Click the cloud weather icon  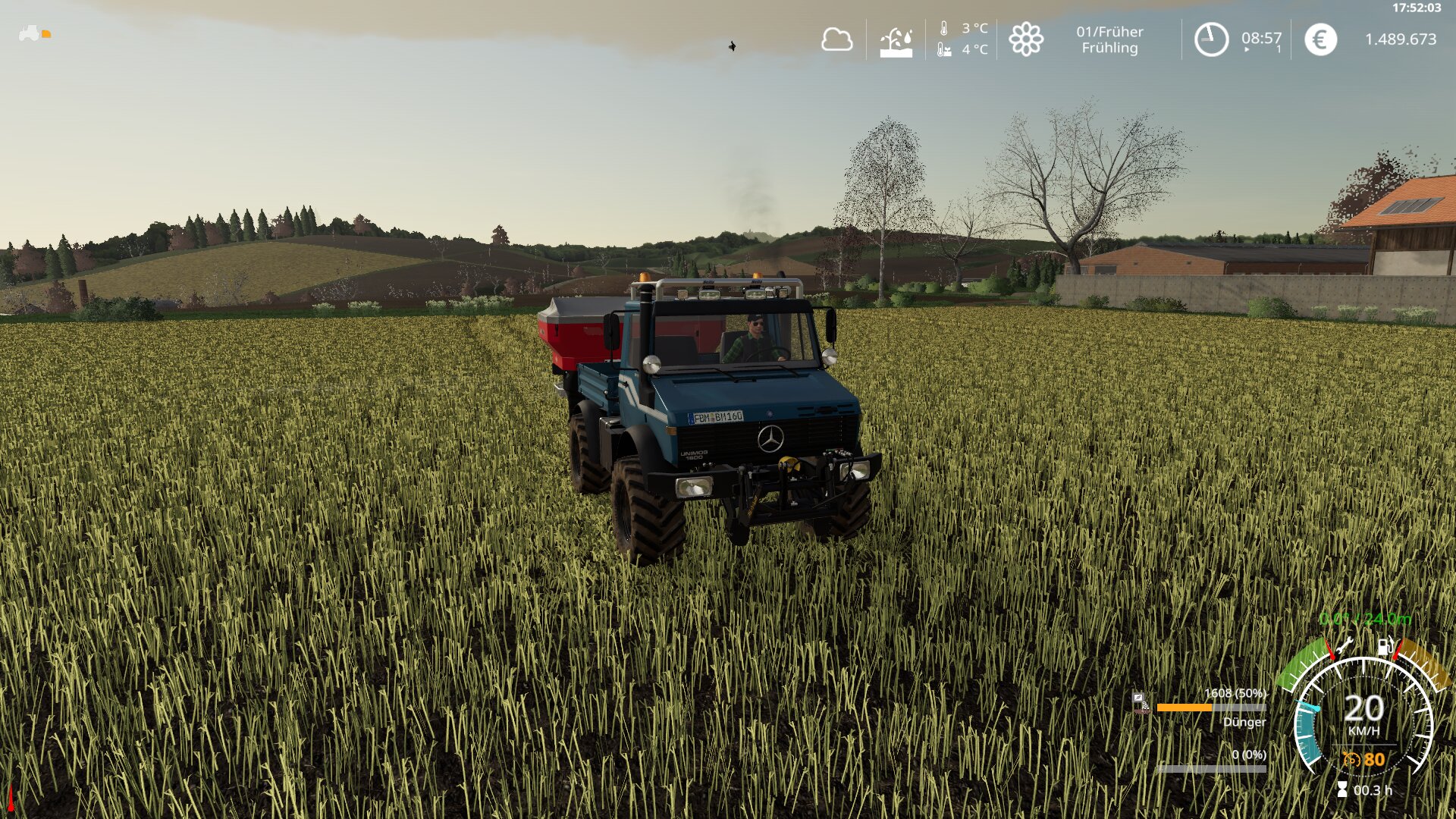tap(836, 39)
